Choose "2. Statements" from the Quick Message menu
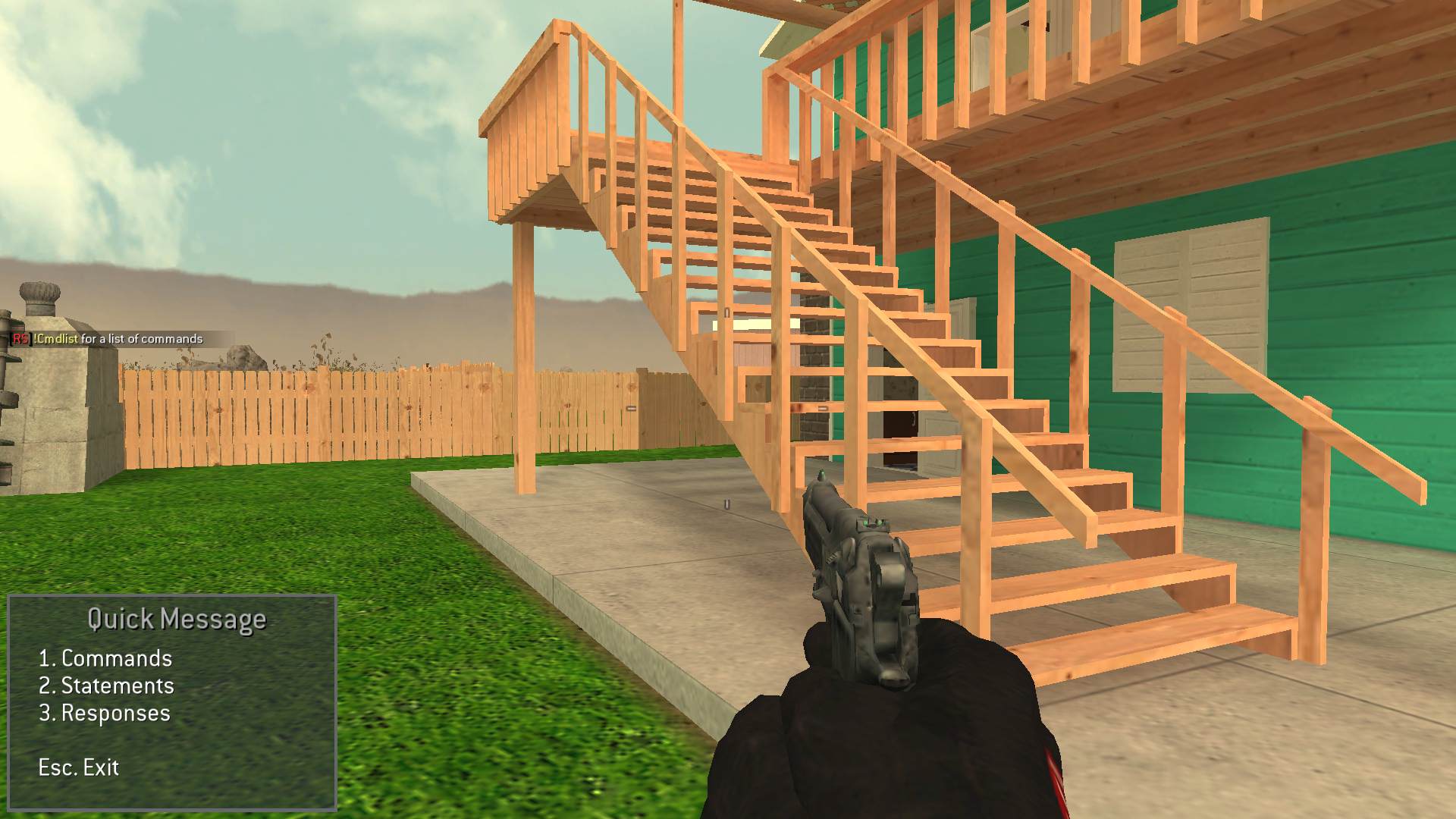 [106, 685]
